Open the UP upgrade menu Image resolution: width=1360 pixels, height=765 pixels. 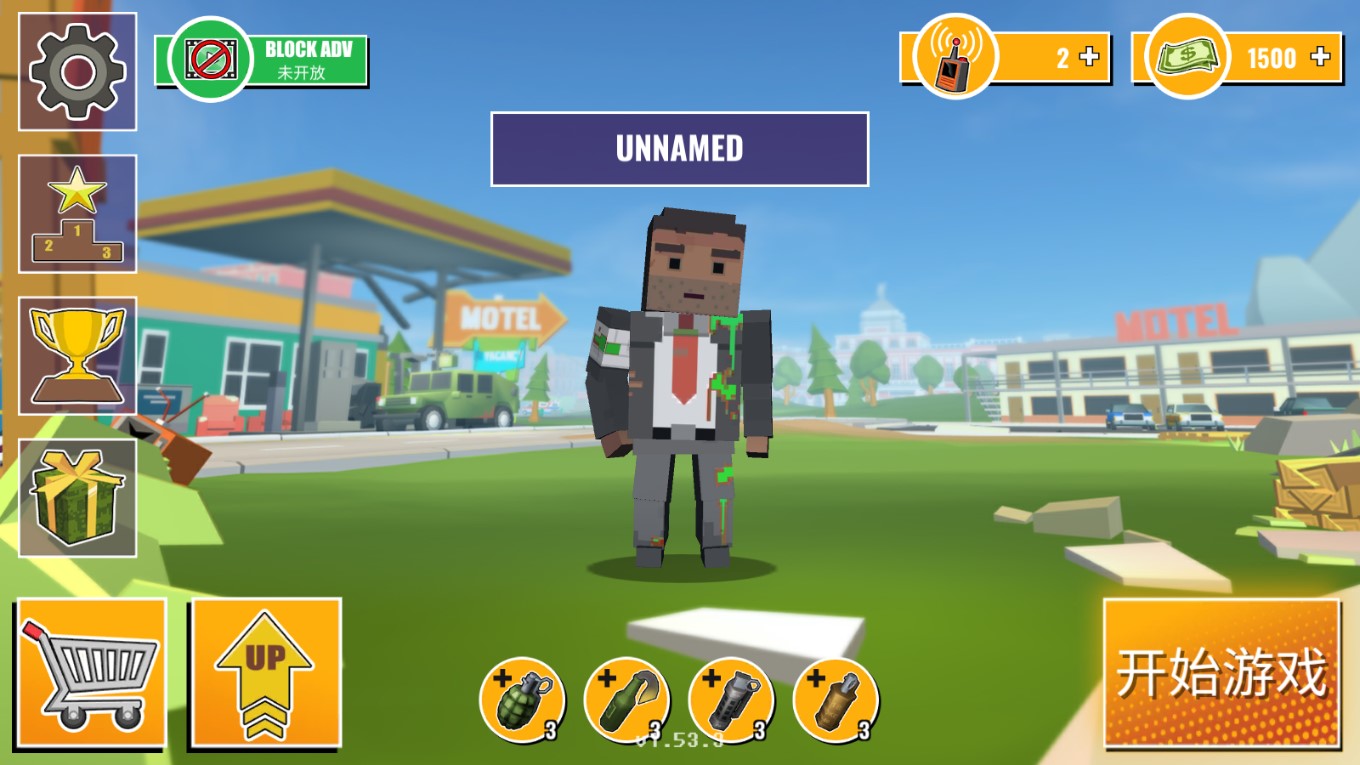tap(266, 673)
